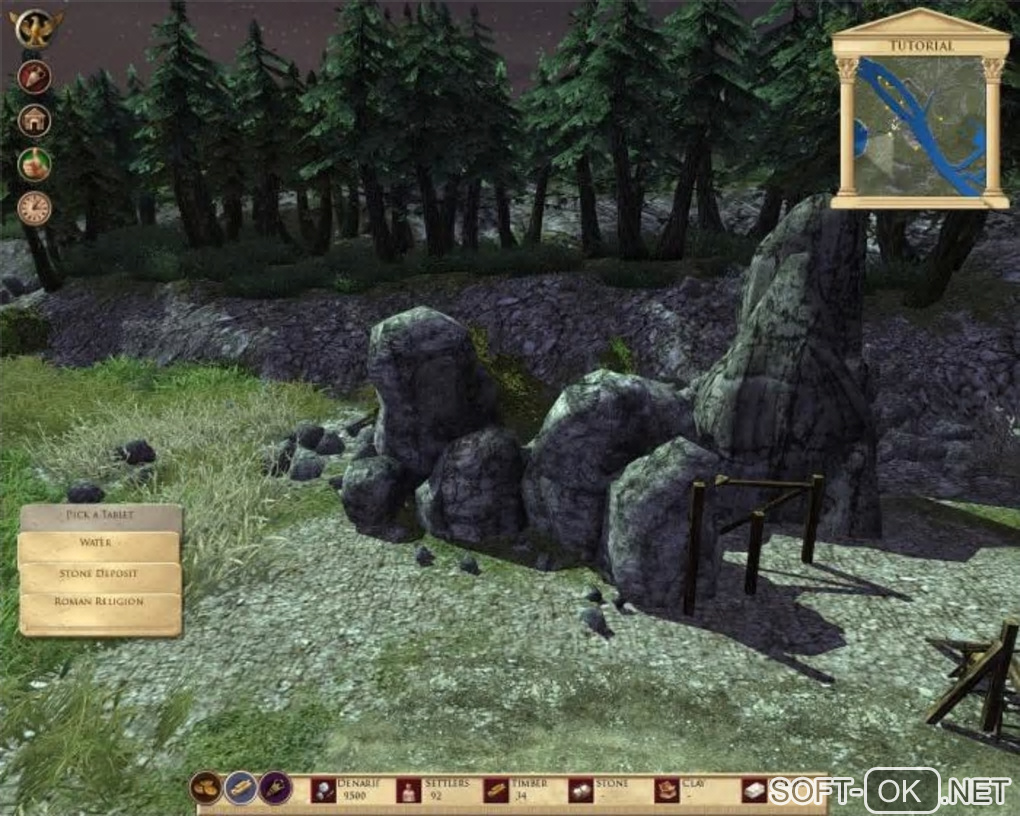This screenshot has height=816, width=1020.
Task: Click the clock game speed icon
Action: pyautogui.click(x=35, y=208)
